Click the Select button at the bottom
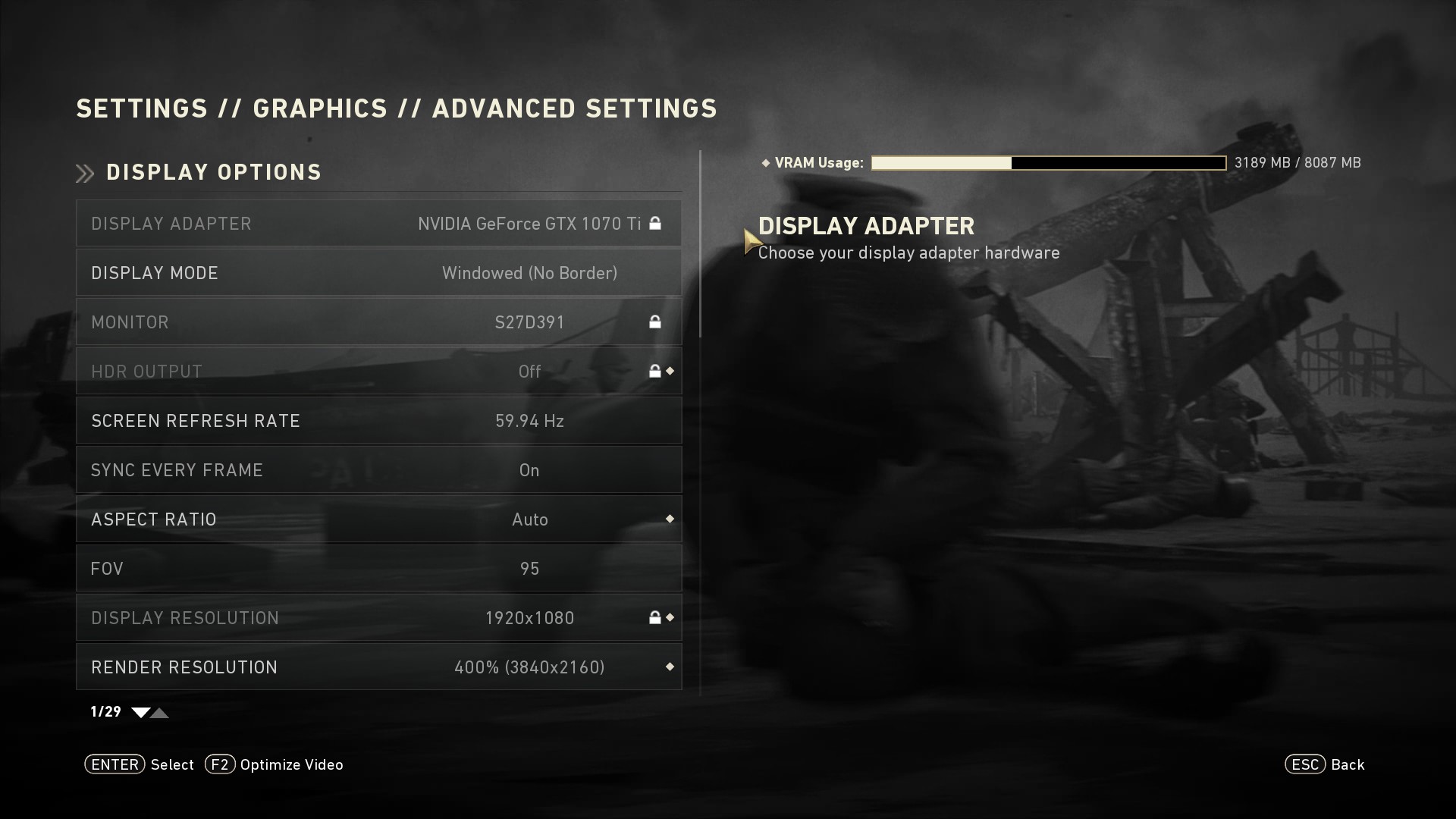The width and height of the screenshot is (1456, 819). coord(140,764)
